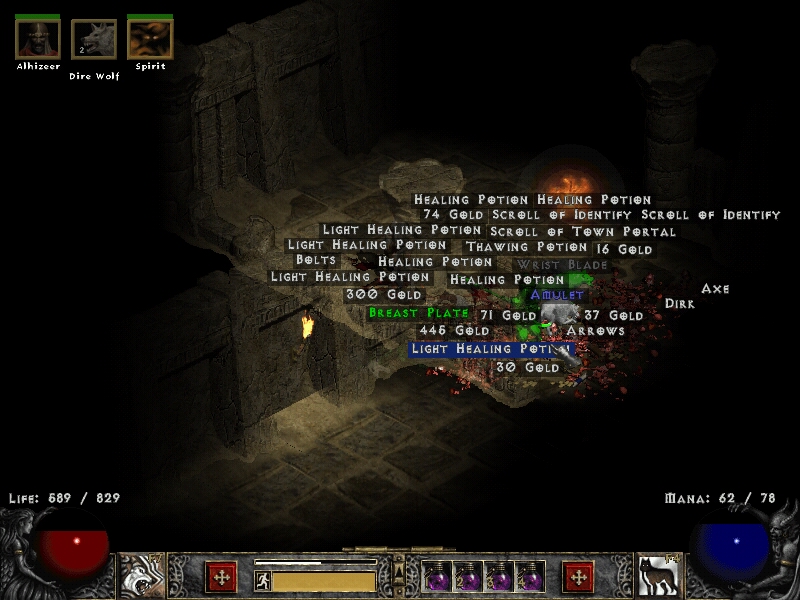Select Alhizeer mercenary portrait
Screen dimensions: 800x600
(37, 39)
